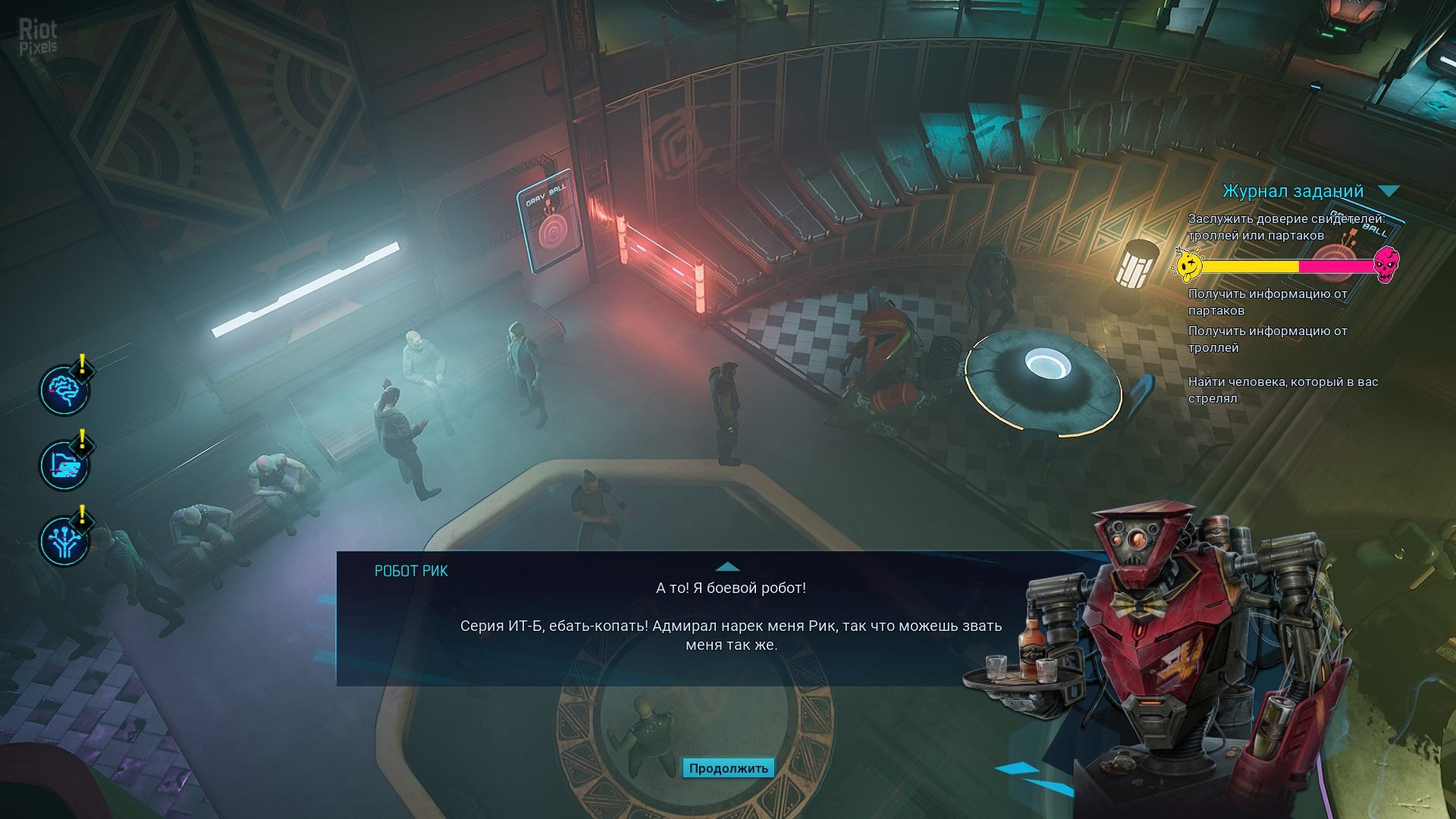Select the objective to find who shot you
Viewport: 1456px width, 819px height.
tap(1282, 390)
